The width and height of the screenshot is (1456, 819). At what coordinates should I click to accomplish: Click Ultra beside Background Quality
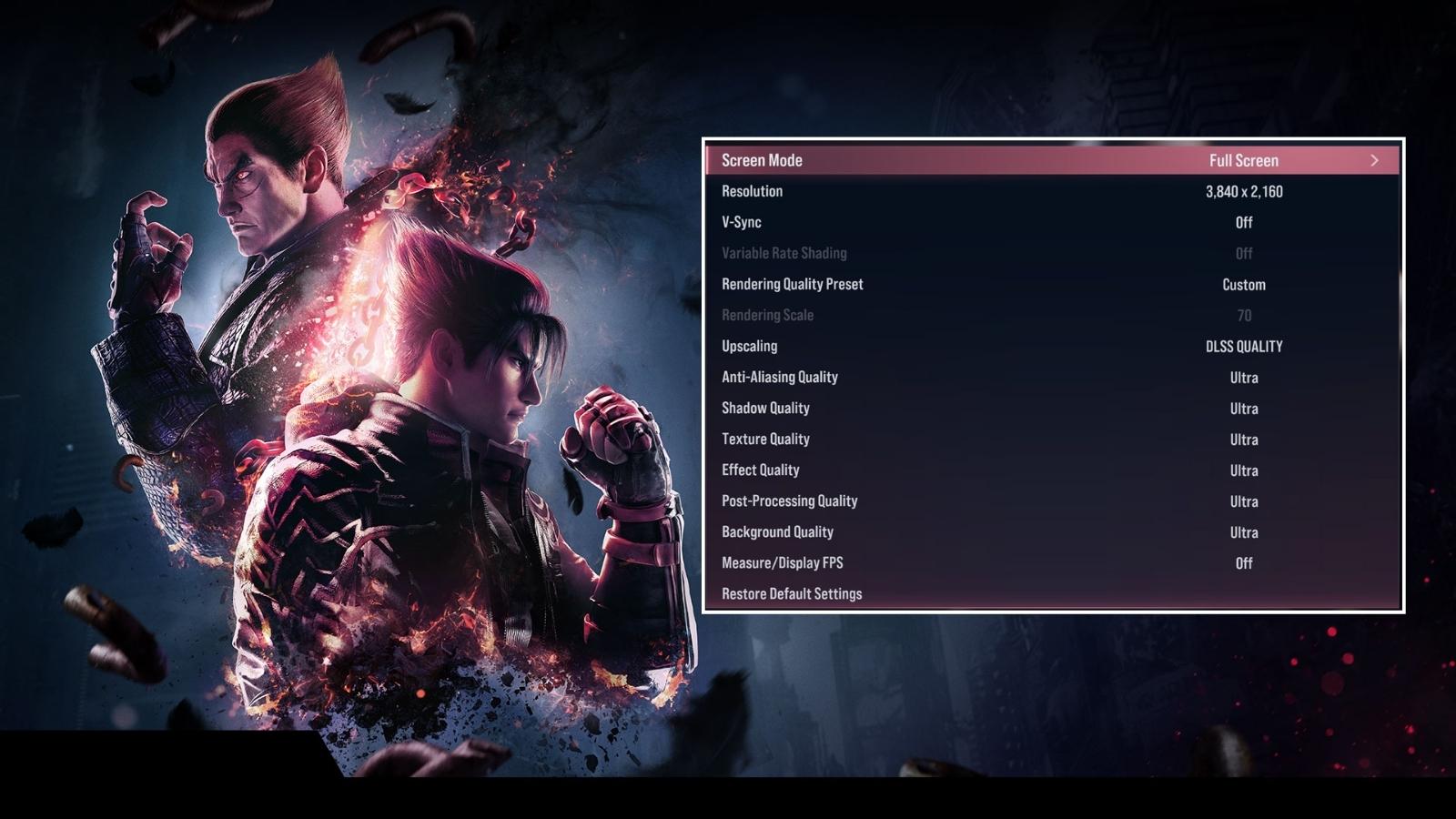(1243, 532)
